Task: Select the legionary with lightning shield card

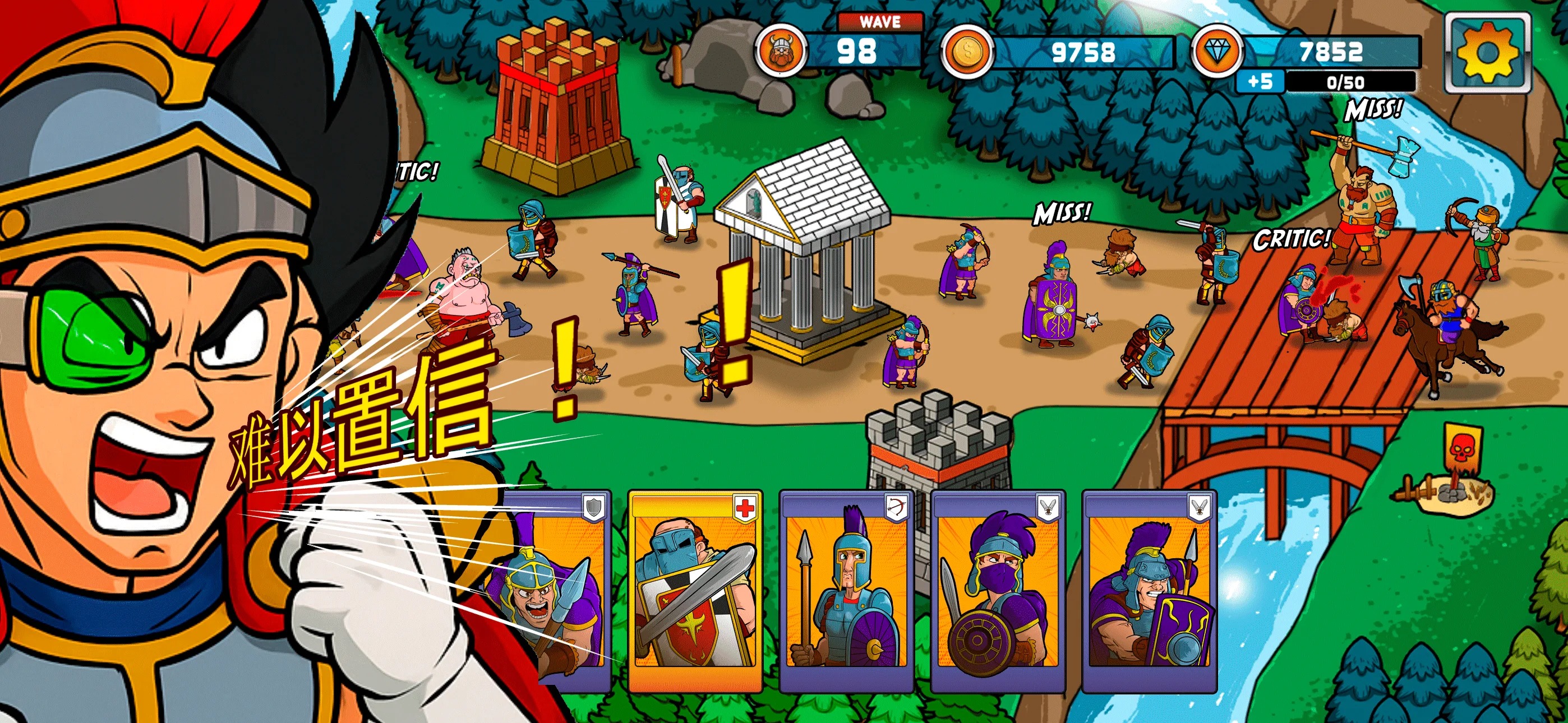Action: click(x=1149, y=591)
